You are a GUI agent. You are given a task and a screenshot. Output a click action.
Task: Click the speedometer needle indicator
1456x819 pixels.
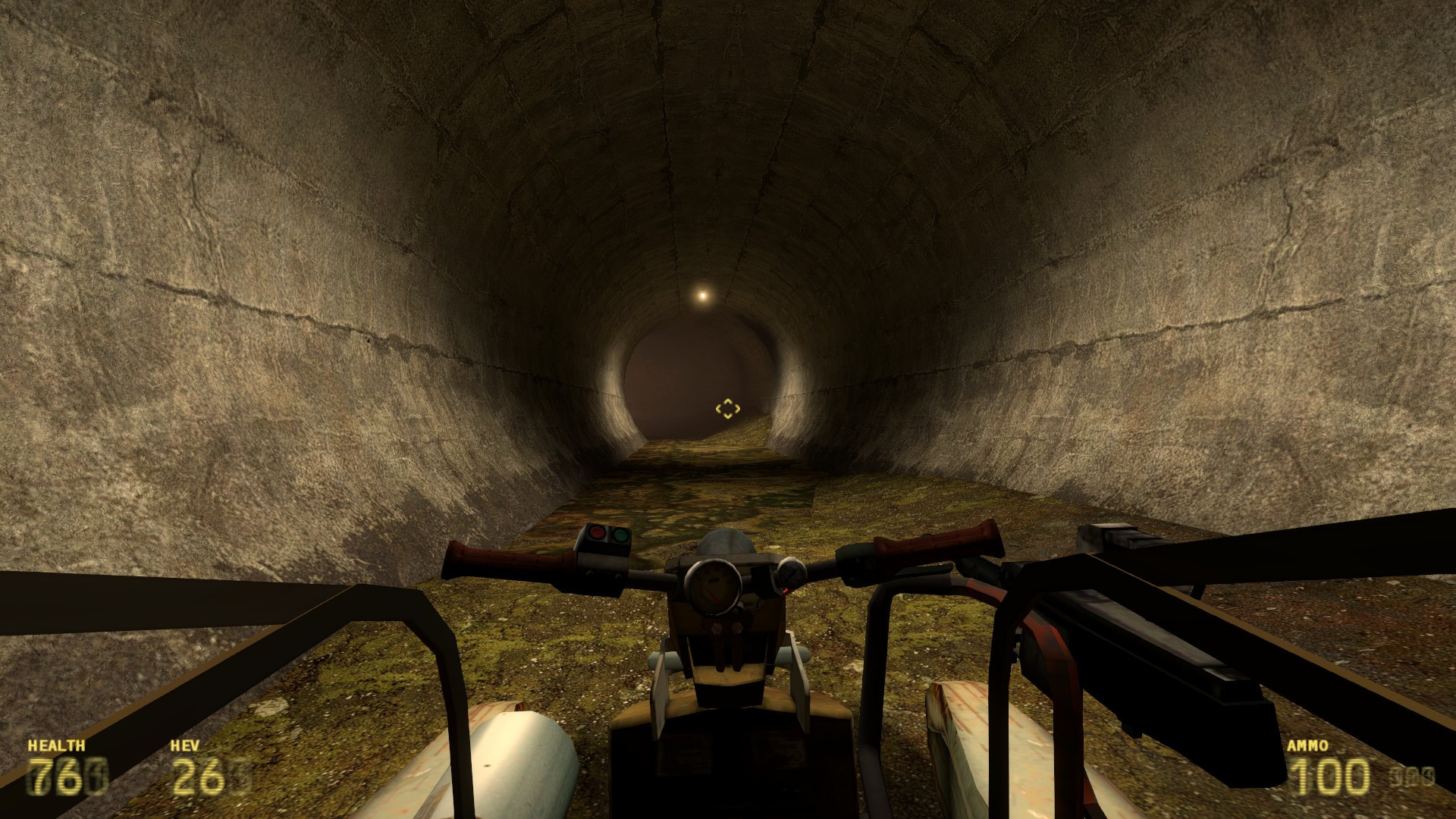(x=711, y=593)
